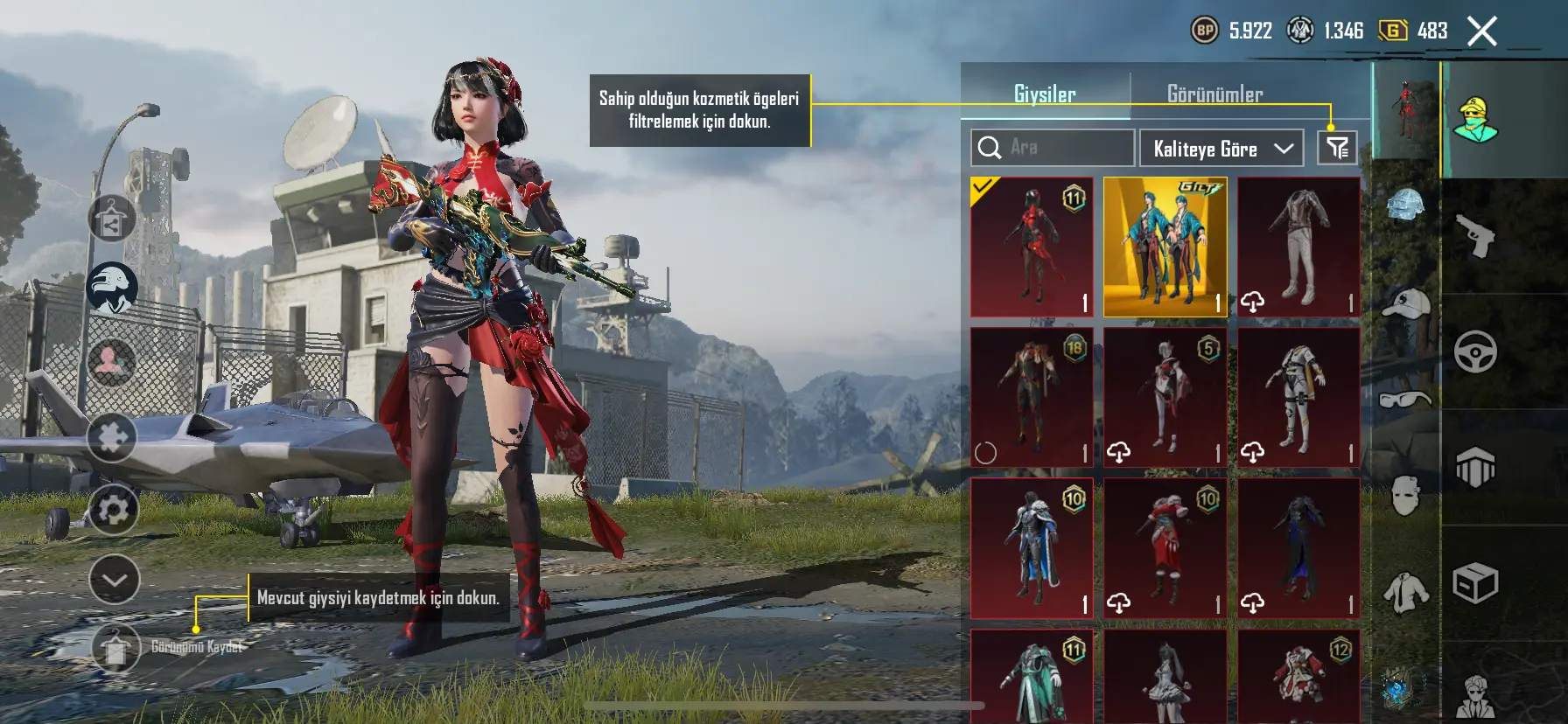Close the inventory with the X button
Image resolution: width=1568 pixels, height=724 pixels.
point(1481,31)
